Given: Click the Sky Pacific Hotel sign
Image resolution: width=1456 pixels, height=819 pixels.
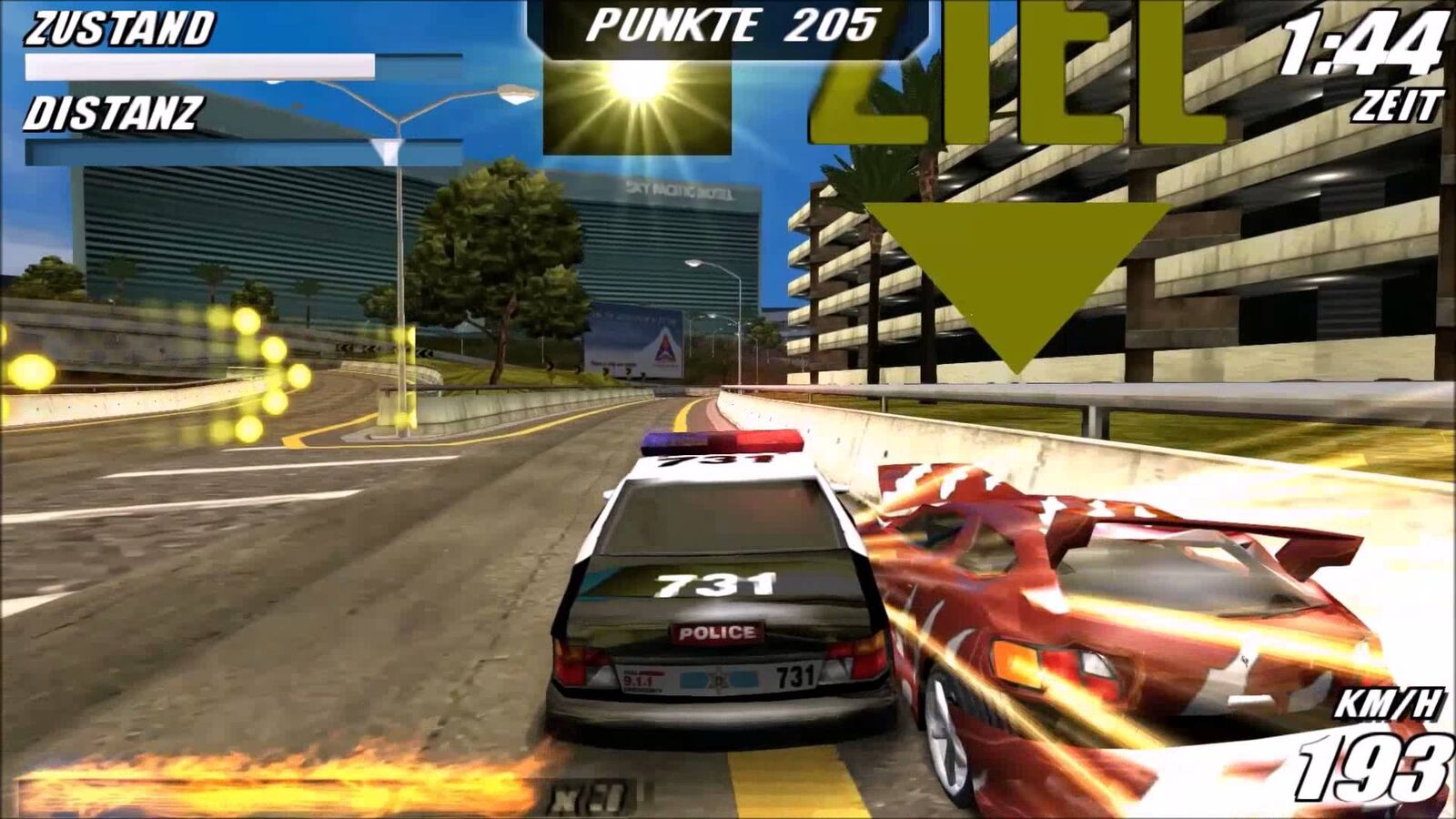Looking at the screenshot, I should 678,191.
